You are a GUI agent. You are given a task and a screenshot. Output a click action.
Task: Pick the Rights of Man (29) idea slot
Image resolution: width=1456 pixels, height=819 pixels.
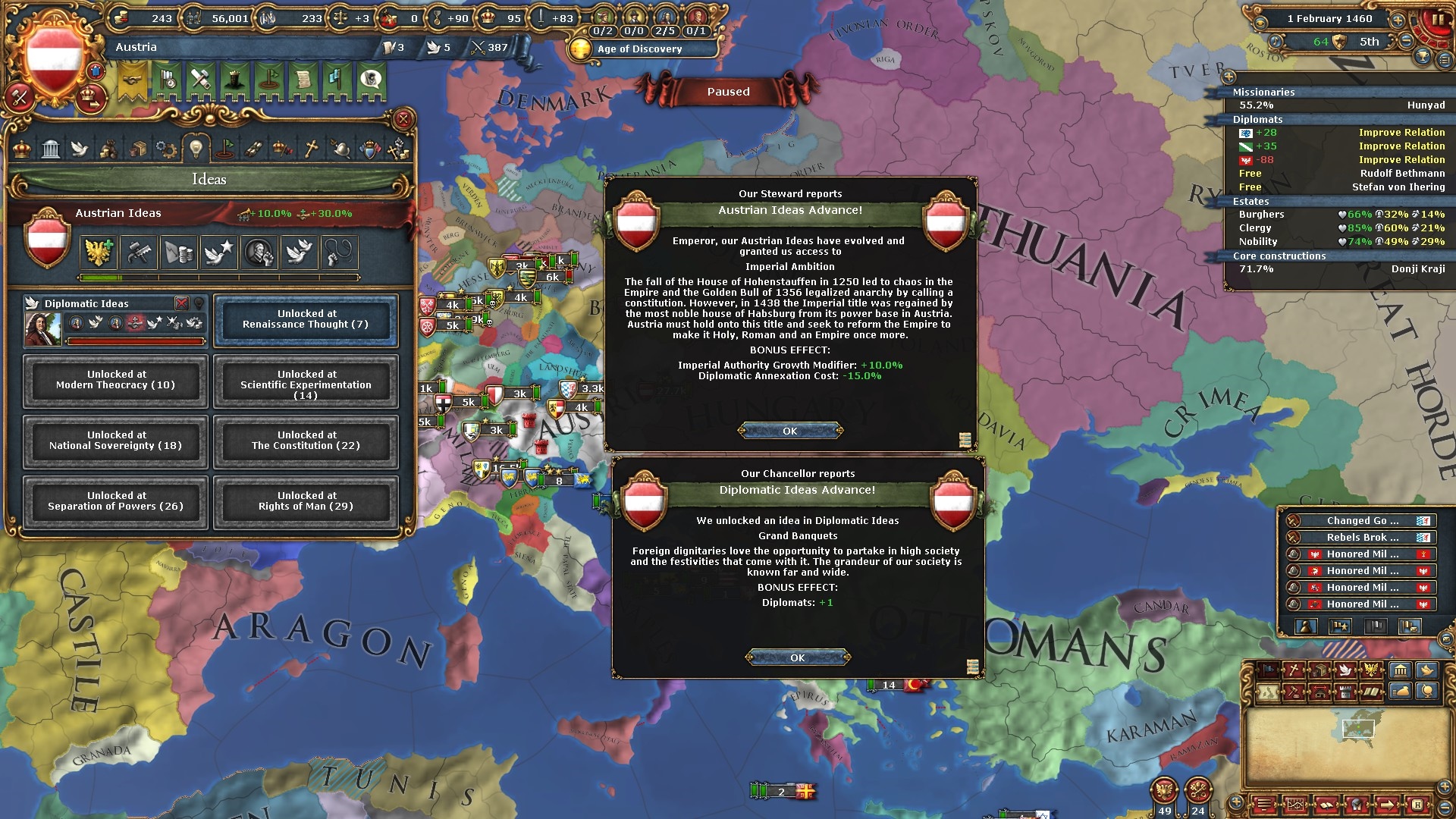tap(306, 501)
